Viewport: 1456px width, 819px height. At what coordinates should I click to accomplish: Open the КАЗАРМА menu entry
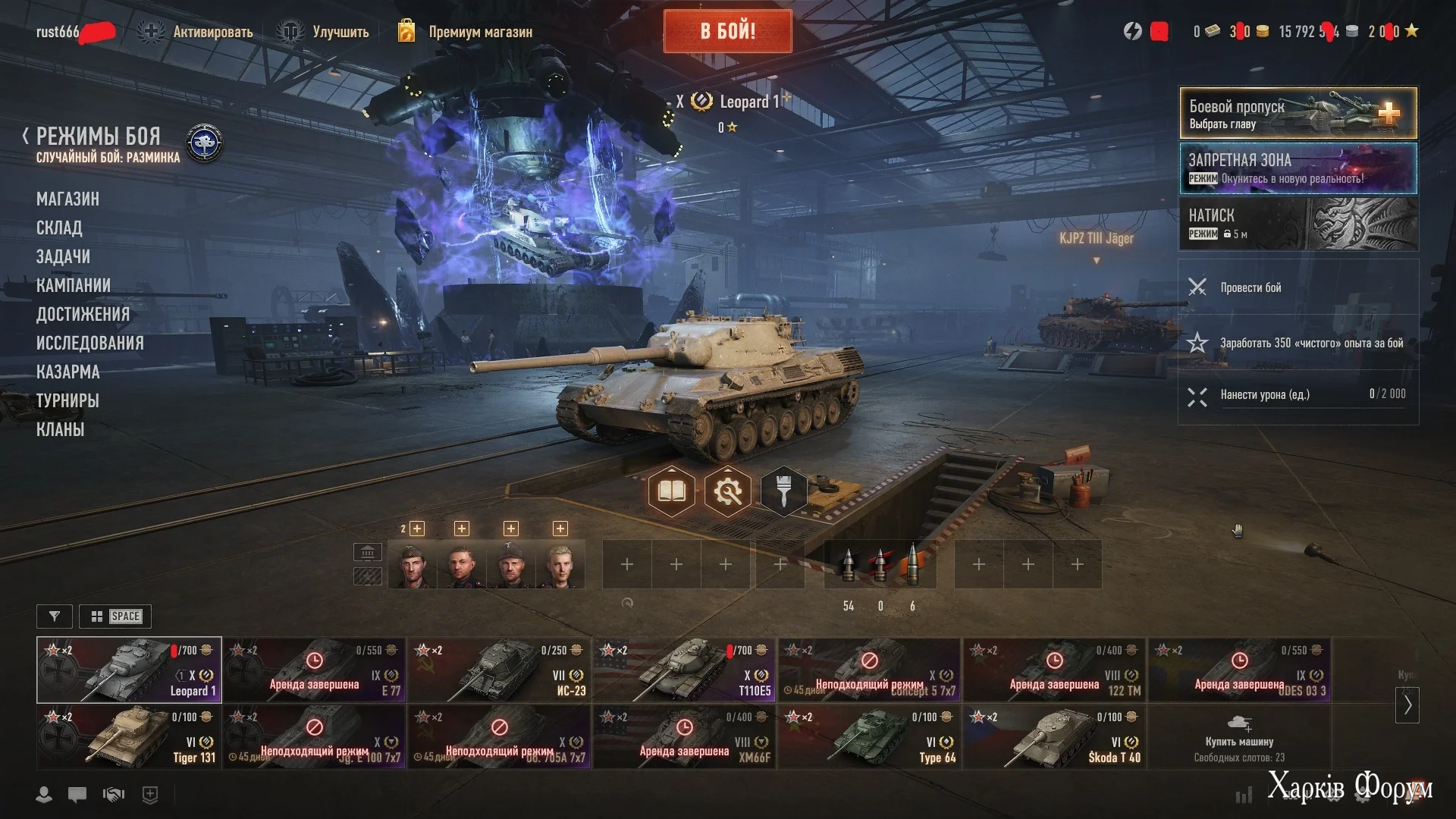tap(67, 372)
